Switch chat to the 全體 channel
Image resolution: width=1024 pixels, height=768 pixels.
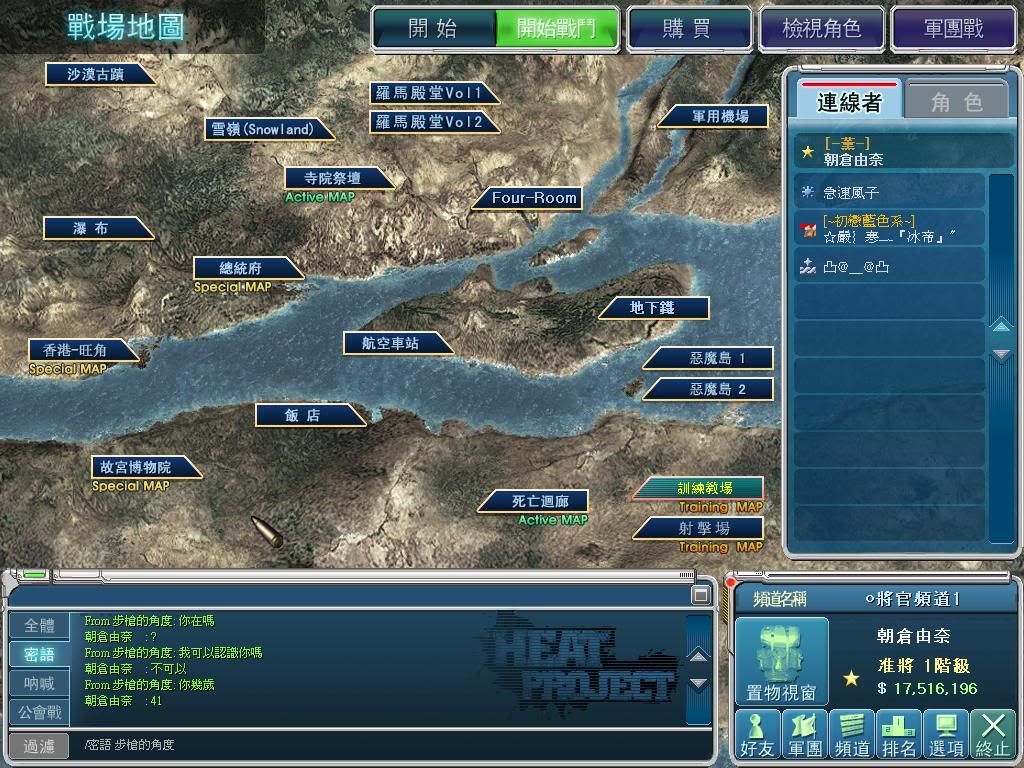pos(40,626)
